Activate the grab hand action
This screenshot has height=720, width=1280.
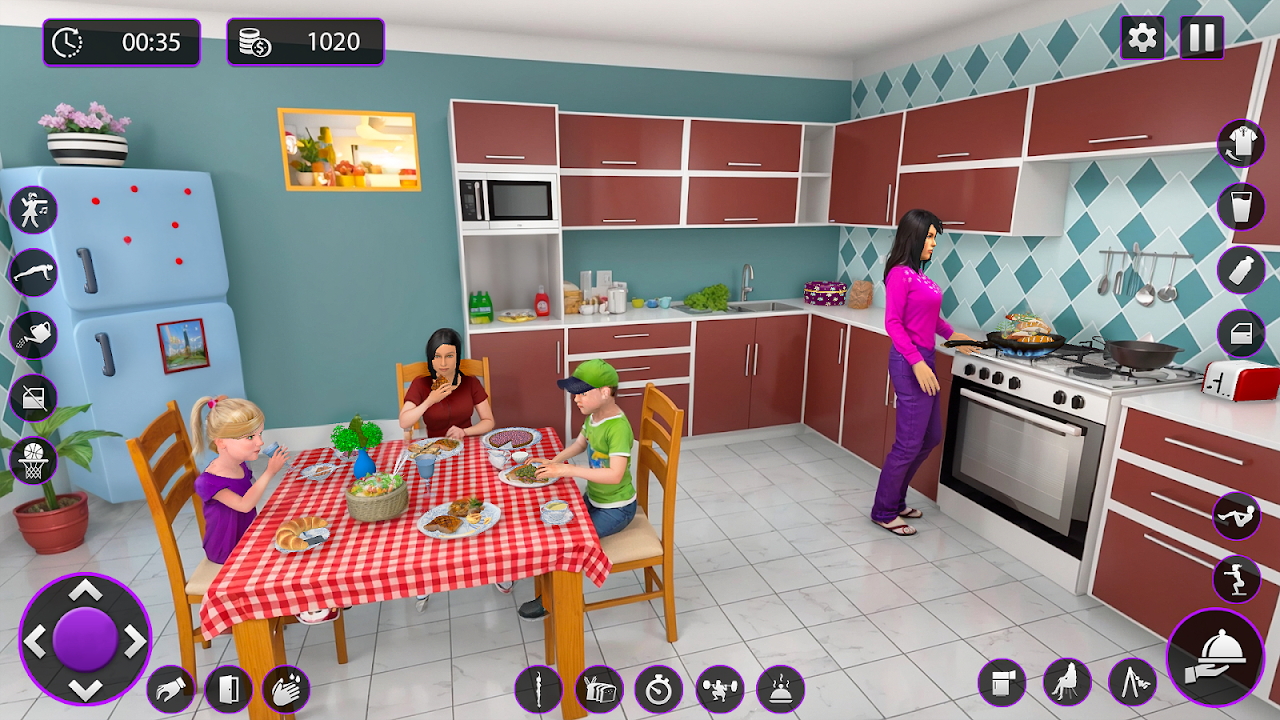[170, 689]
